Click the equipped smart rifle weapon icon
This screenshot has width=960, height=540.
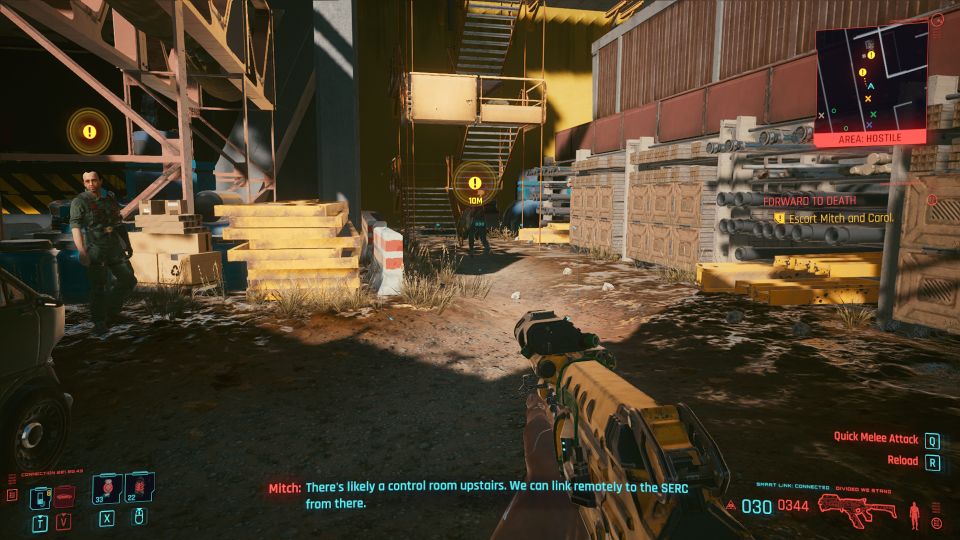(857, 506)
